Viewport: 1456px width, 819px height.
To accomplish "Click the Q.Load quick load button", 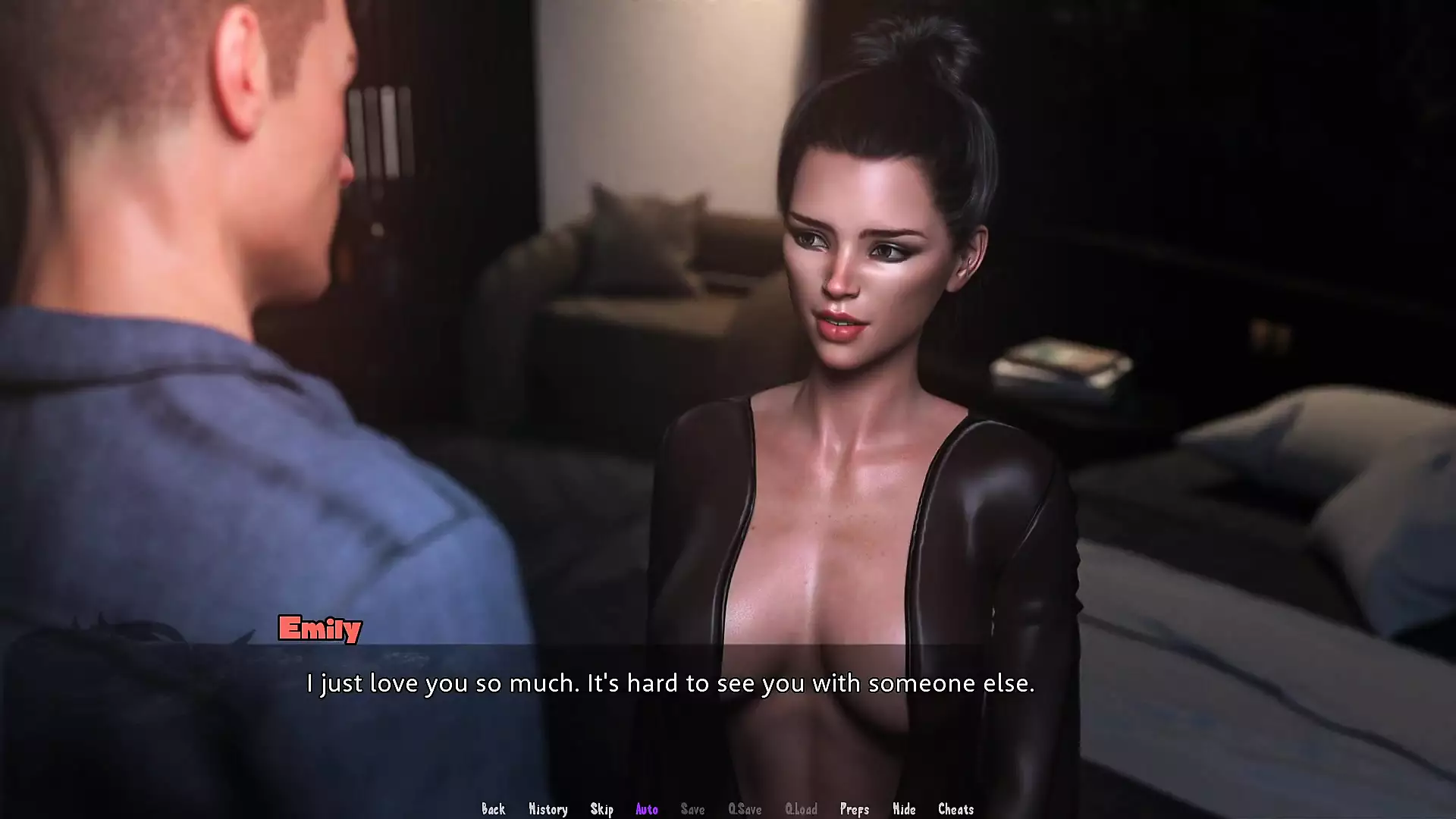I will click(801, 809).
